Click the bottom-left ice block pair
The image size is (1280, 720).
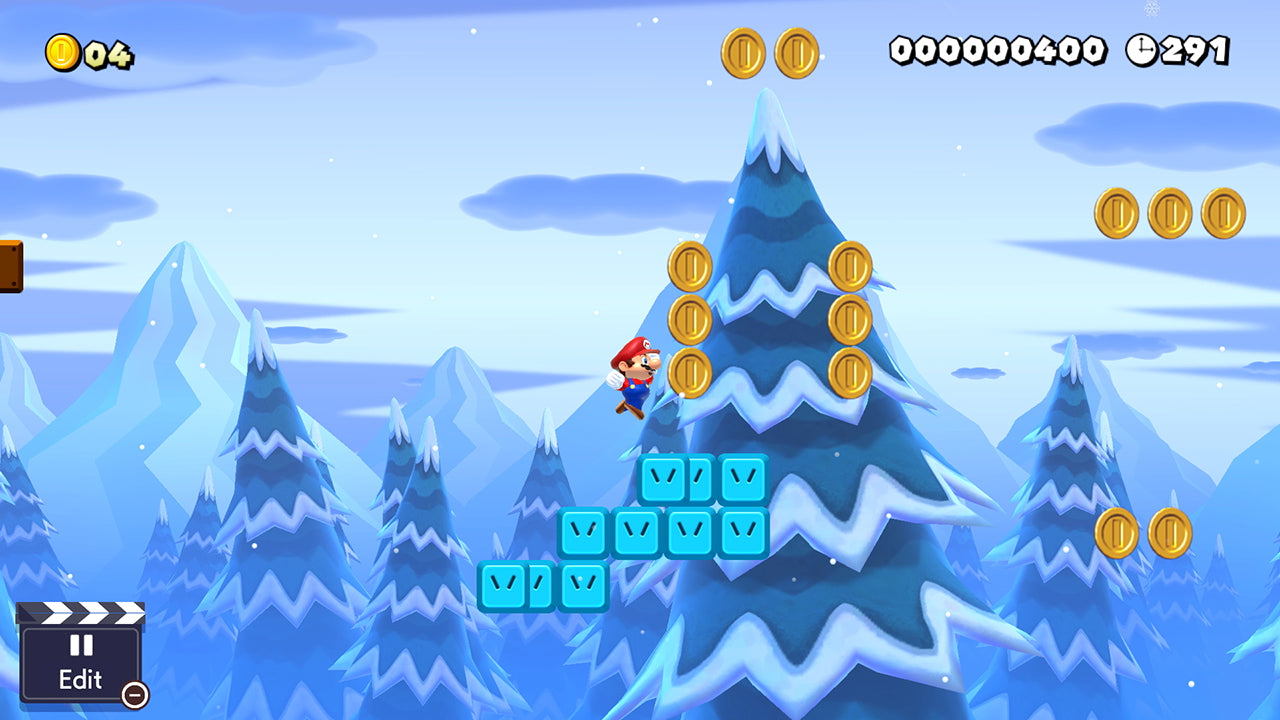coord(524,588)
